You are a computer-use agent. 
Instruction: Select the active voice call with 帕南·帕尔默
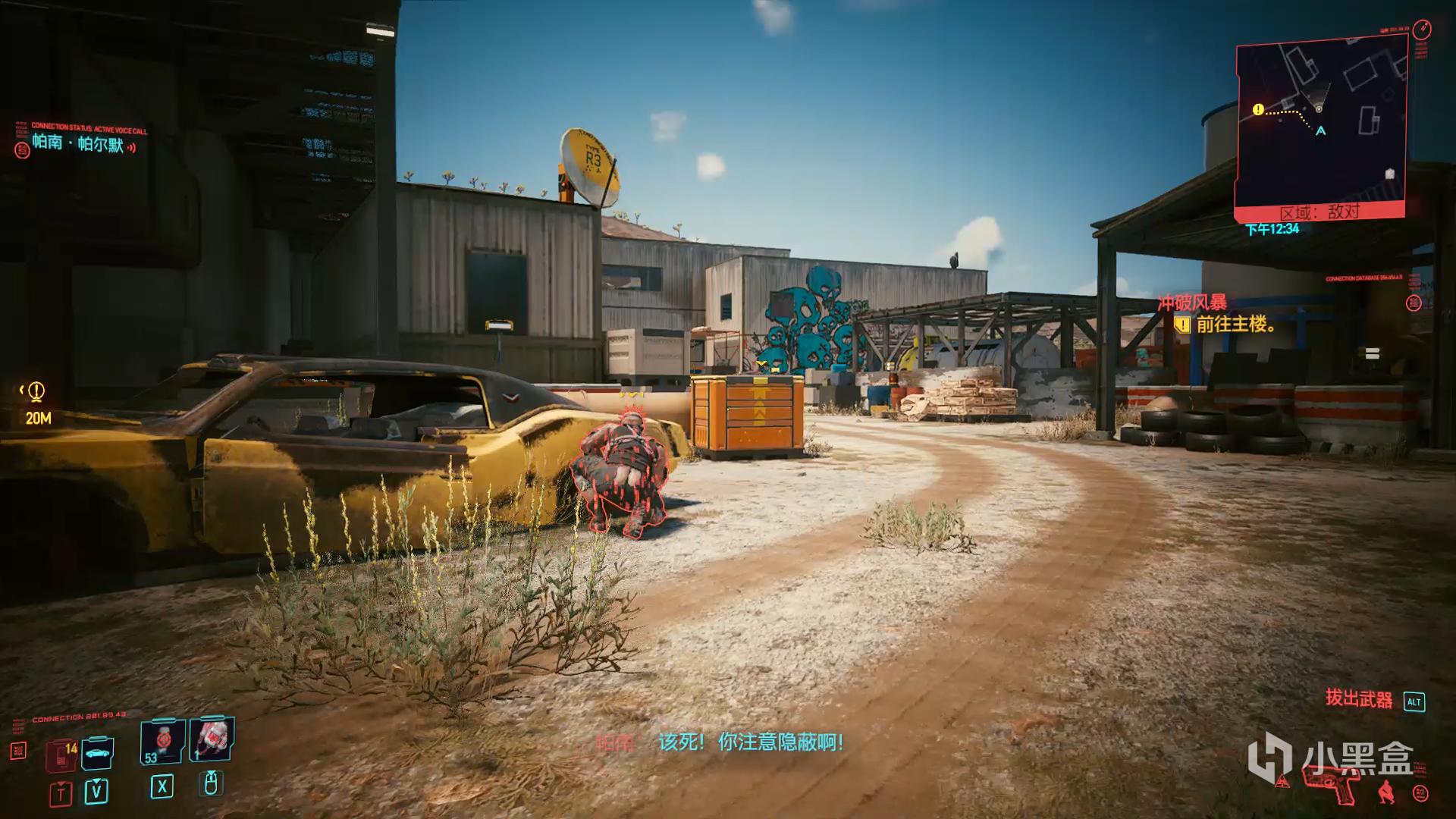coord(78,143)
